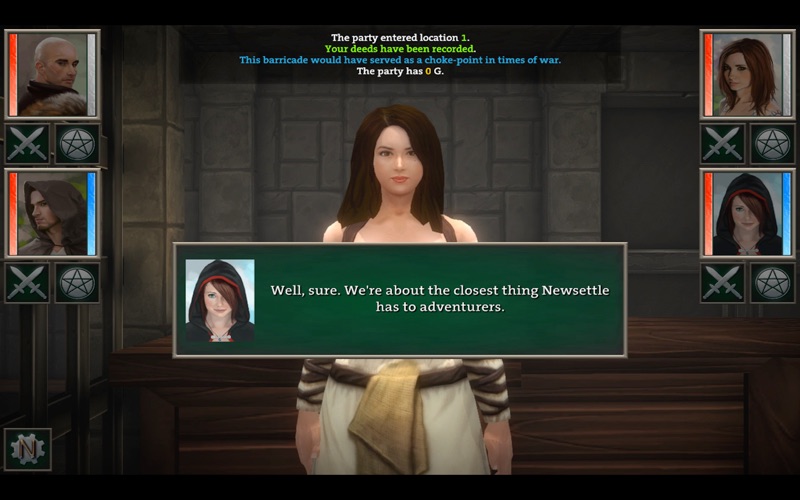Select the hooded bearded man portrait
The width and height of the screenshot is (800, 500).
52,213
